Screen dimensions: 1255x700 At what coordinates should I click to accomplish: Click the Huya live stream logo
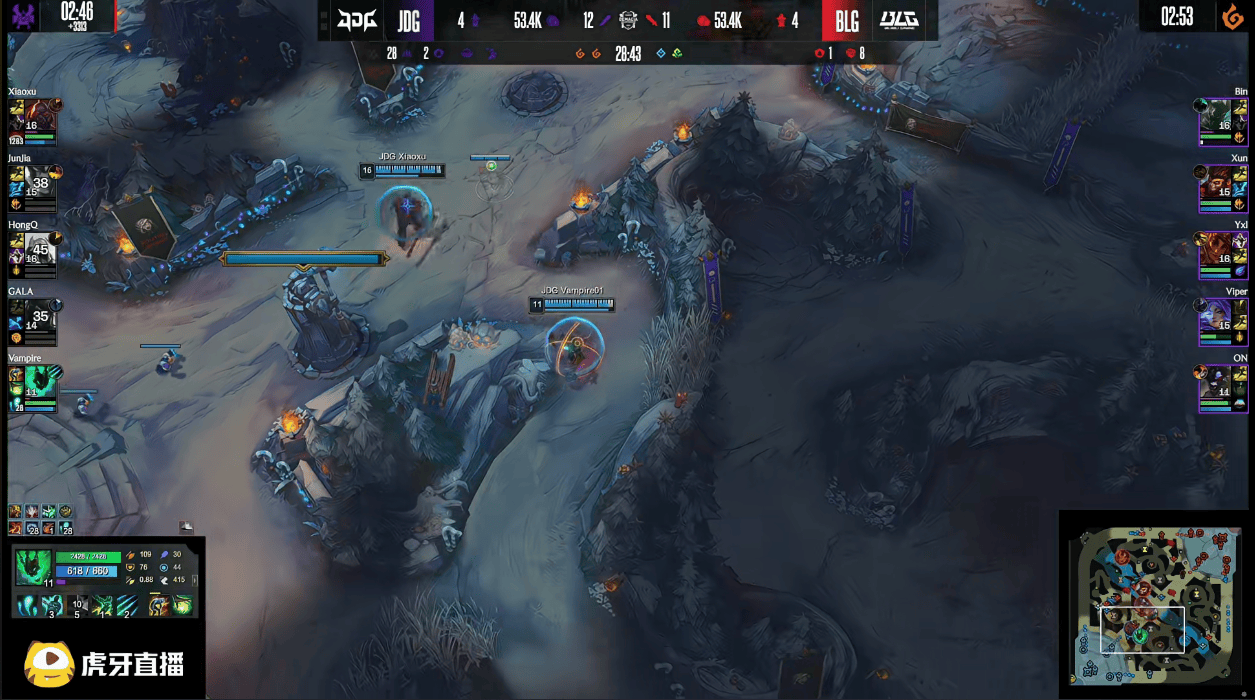[103, 663]
